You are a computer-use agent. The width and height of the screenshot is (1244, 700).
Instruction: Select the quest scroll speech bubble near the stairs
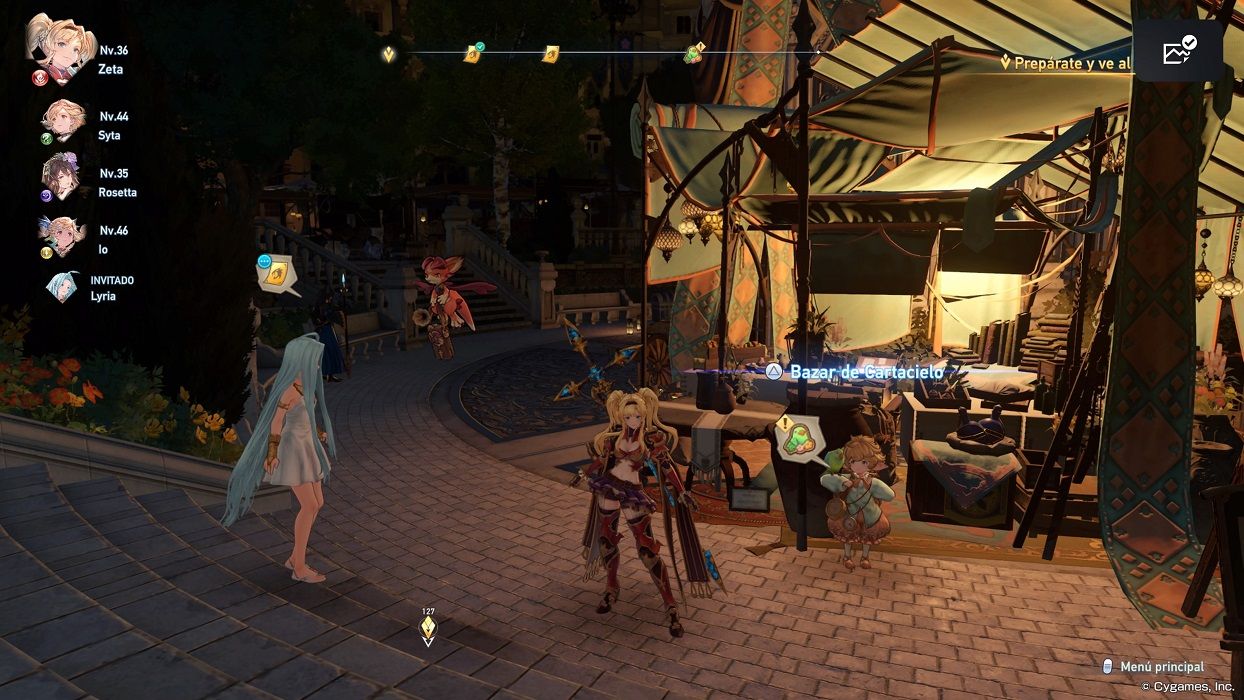(x=276, y=274)
